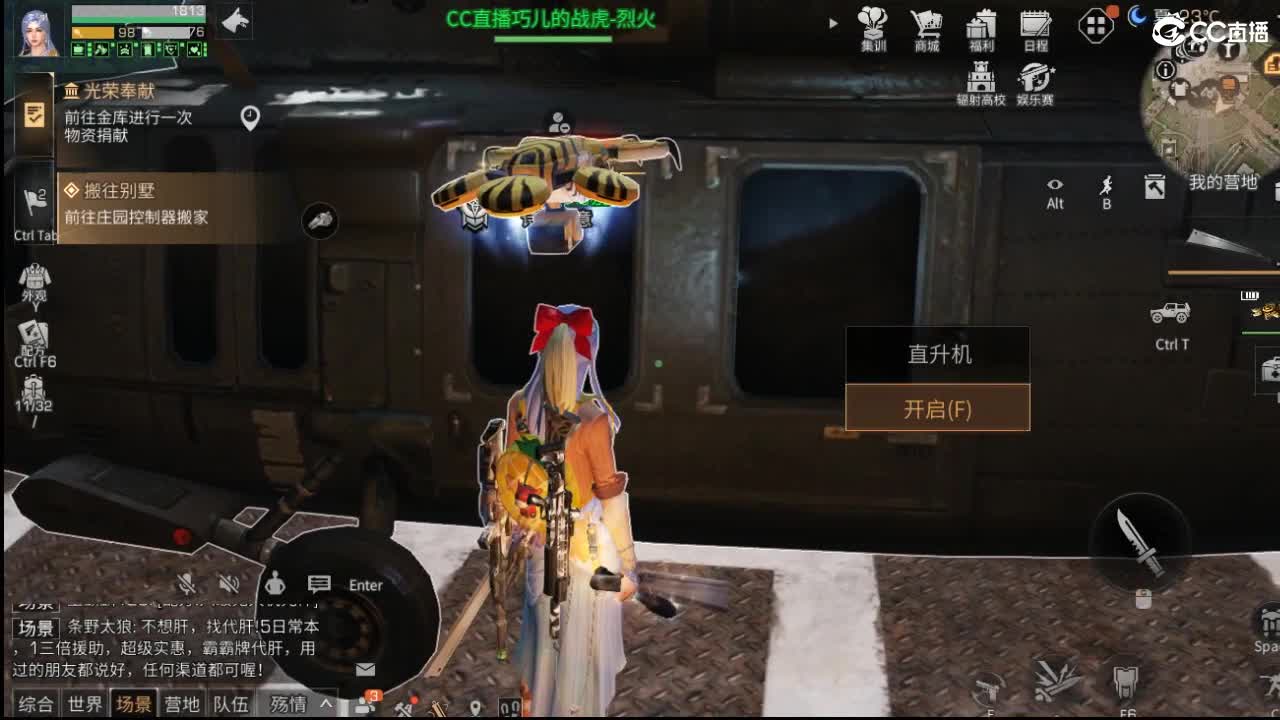Toggle night mode via the moon icon
The height and width of the screenshot is (720, 1280).
[x=1135, y=18]
